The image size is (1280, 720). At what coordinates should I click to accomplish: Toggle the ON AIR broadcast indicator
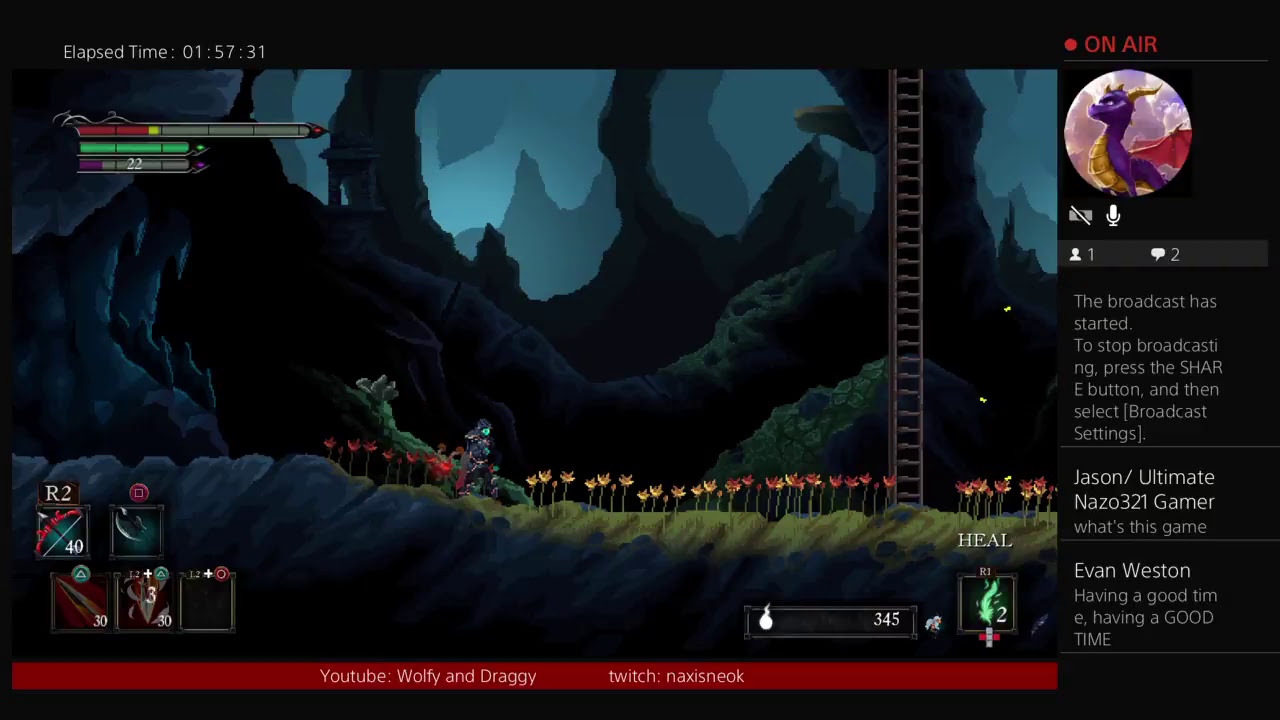[1110, 44]
